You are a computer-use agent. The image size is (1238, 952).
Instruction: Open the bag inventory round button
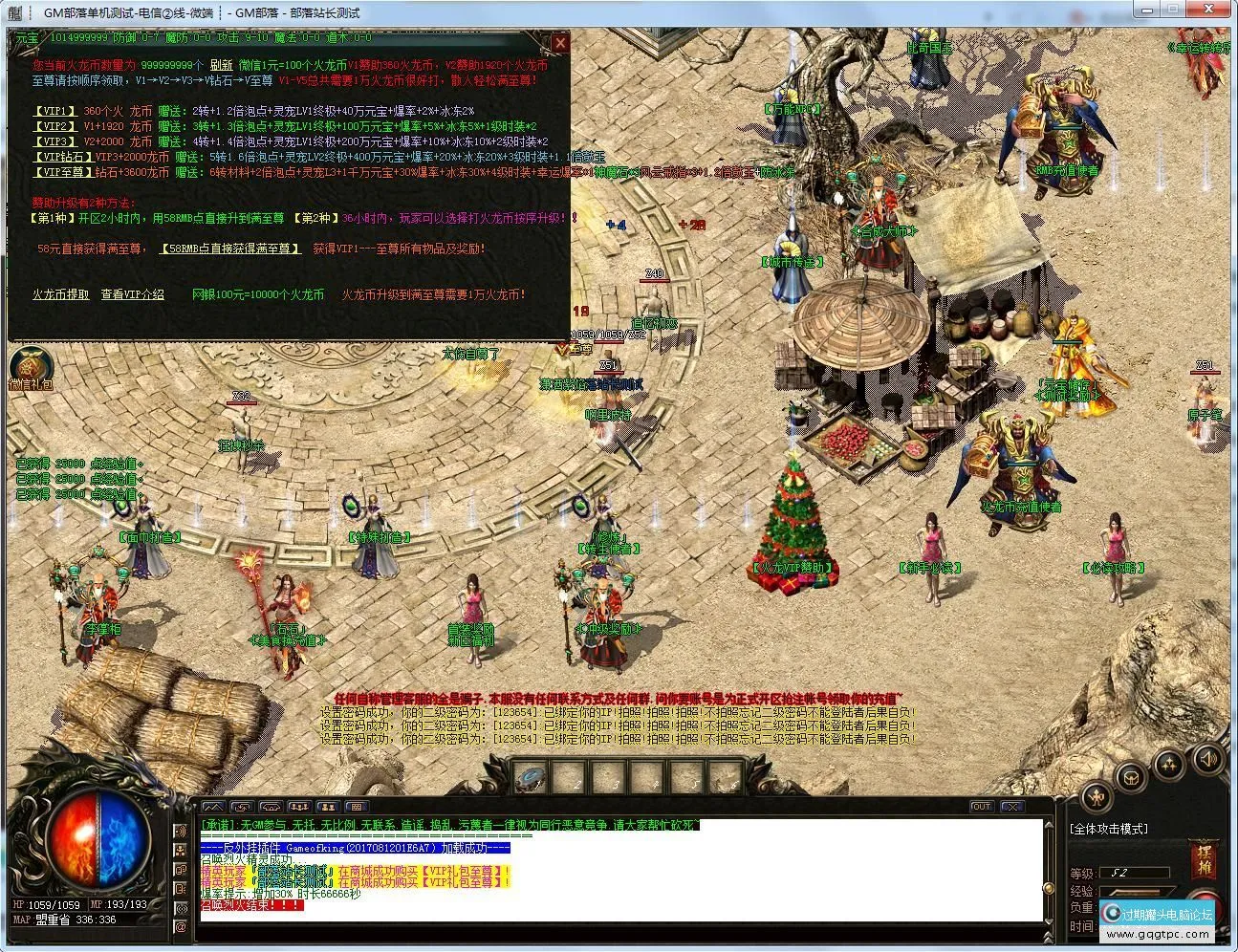pos(1134,777)
